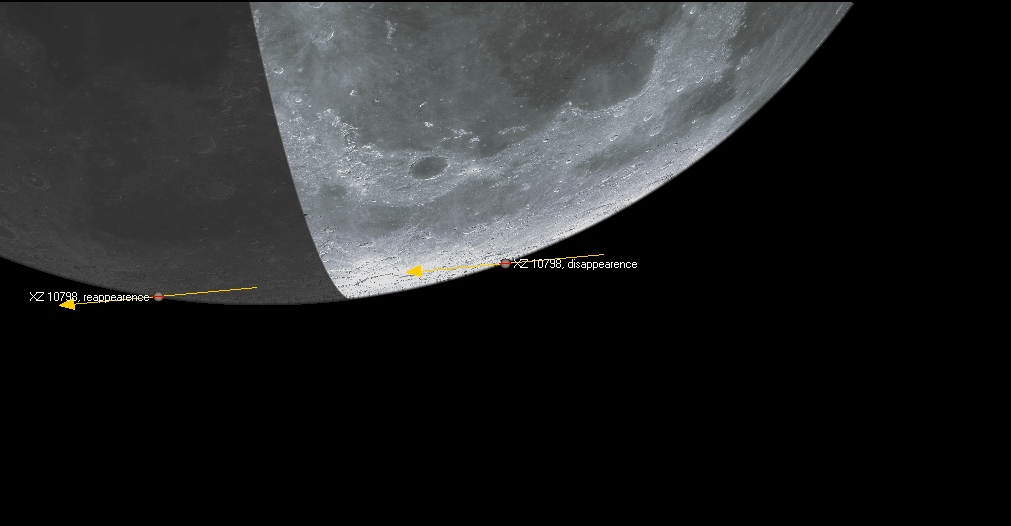The height and width of the screenshot is (526, 1011).
Task: Select the XZ 10798 disappearence star marker
Action: tap(505, 263)
